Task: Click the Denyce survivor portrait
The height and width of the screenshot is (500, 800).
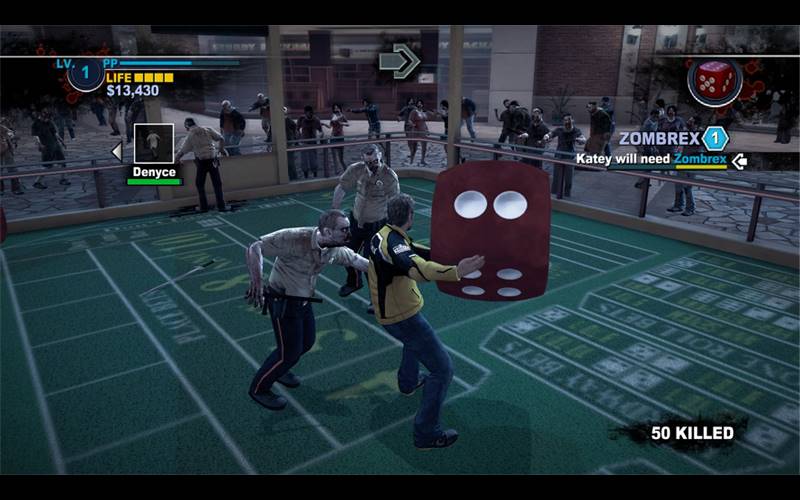Action: [x=153, y=143]
